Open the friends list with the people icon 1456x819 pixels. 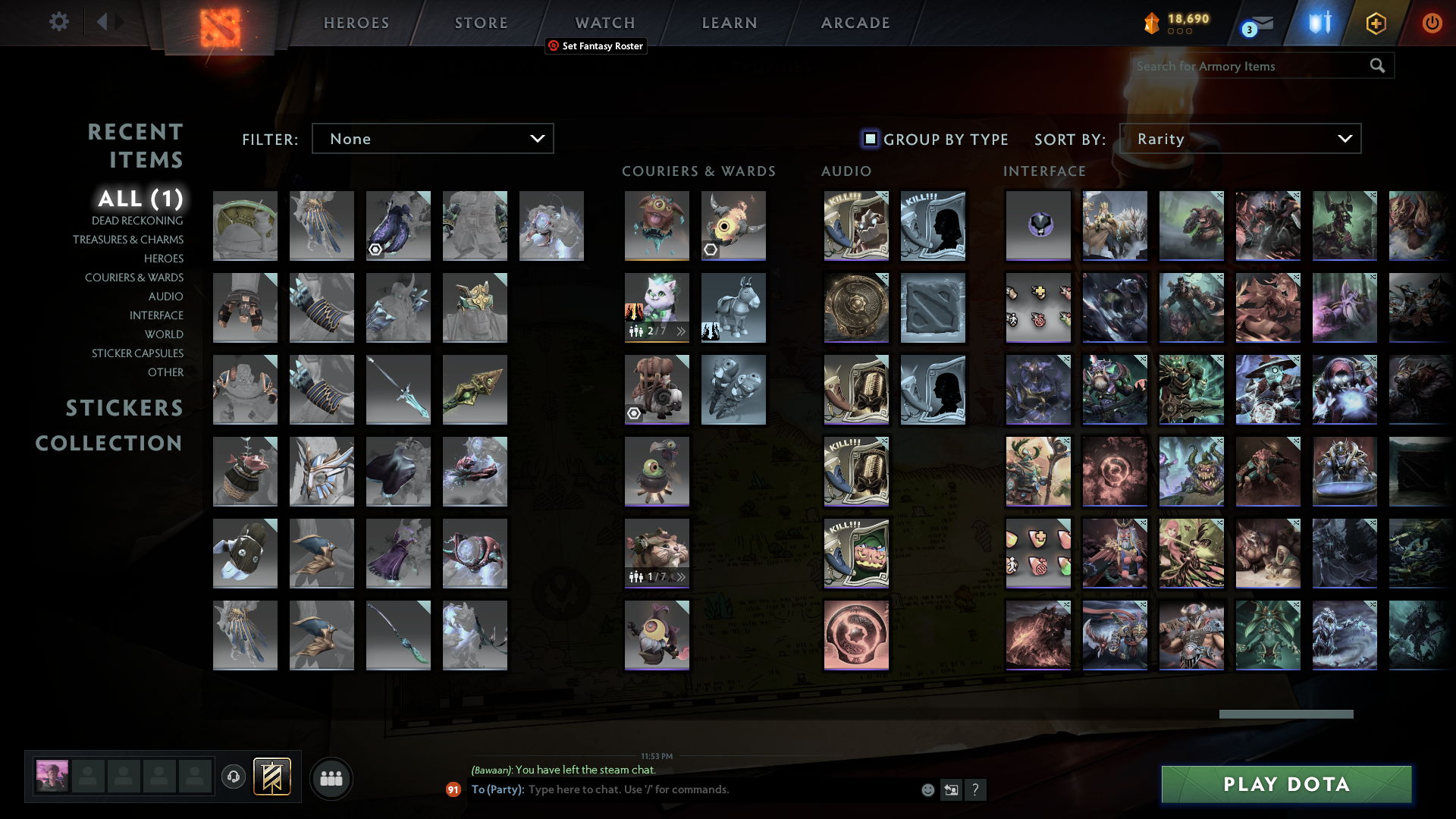[331, 778]
